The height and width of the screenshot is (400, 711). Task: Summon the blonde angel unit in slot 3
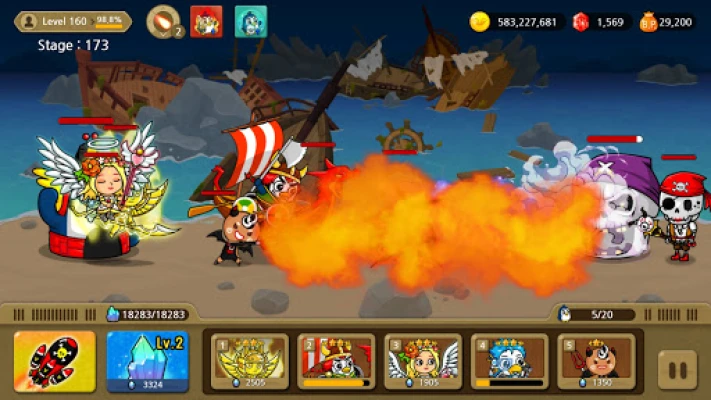[x=422, y=361]
